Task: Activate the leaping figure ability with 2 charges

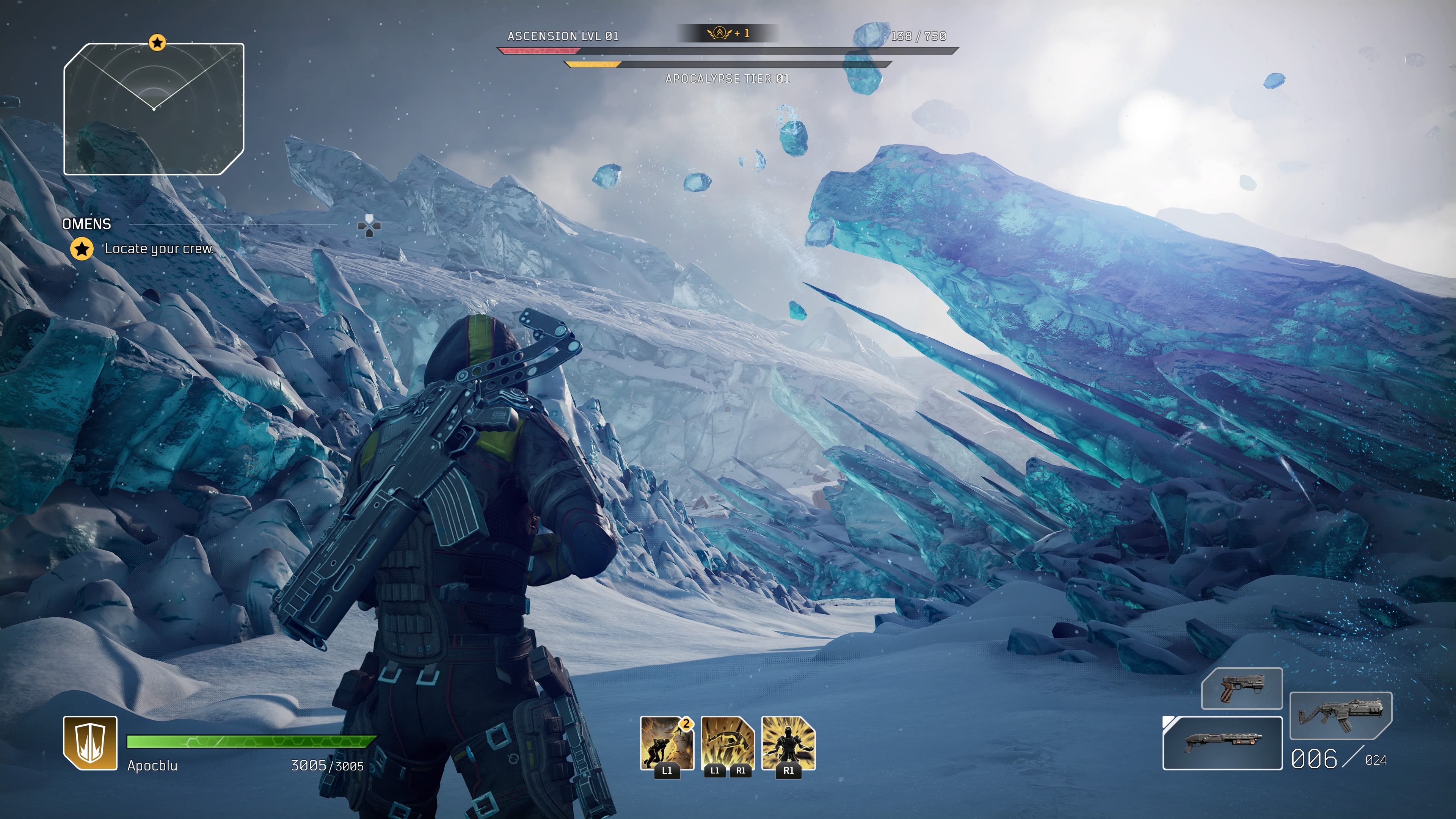Action: click(667, 743)
